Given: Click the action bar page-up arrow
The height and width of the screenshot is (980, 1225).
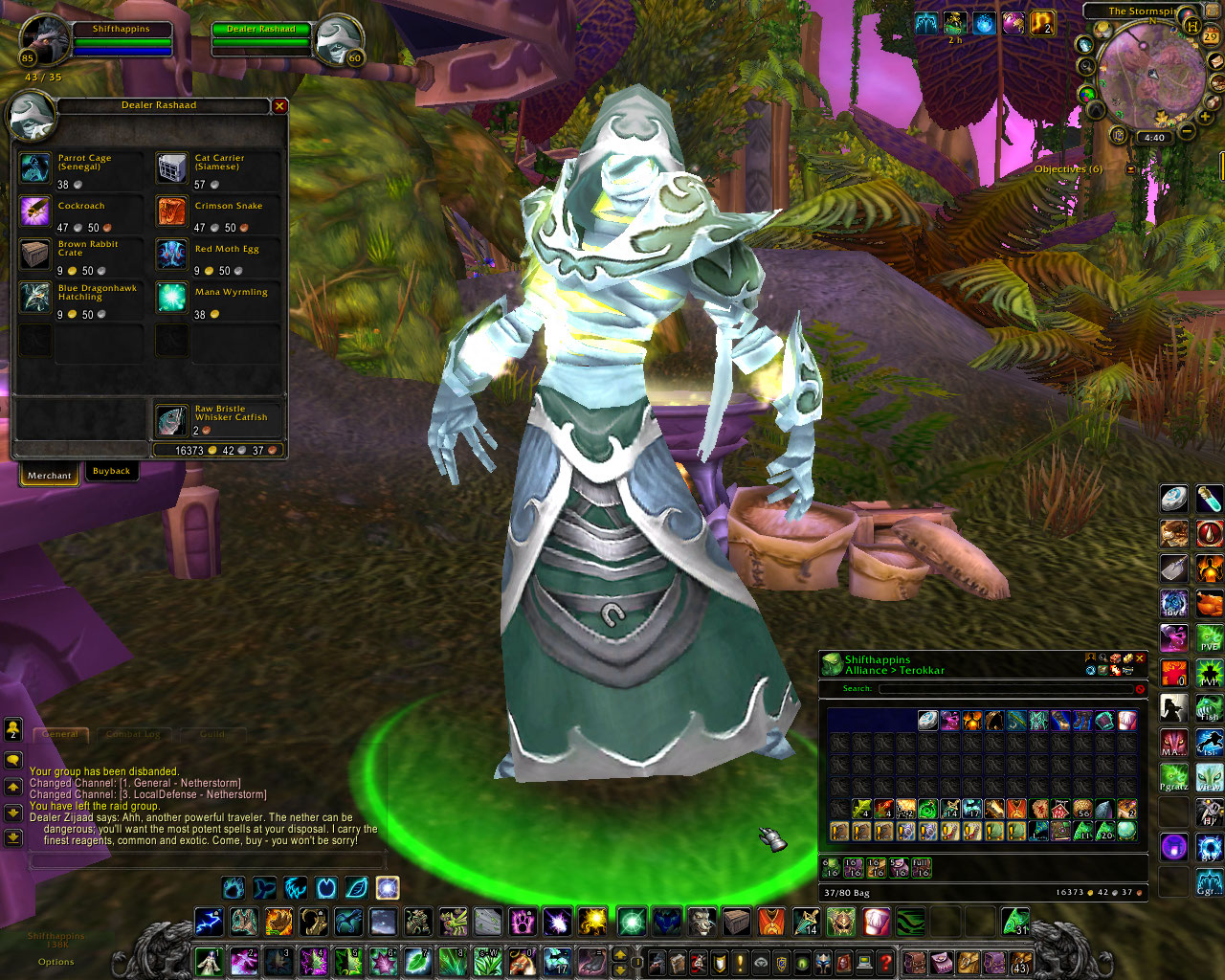Looking at the screenshot, I should click(620, 955).
